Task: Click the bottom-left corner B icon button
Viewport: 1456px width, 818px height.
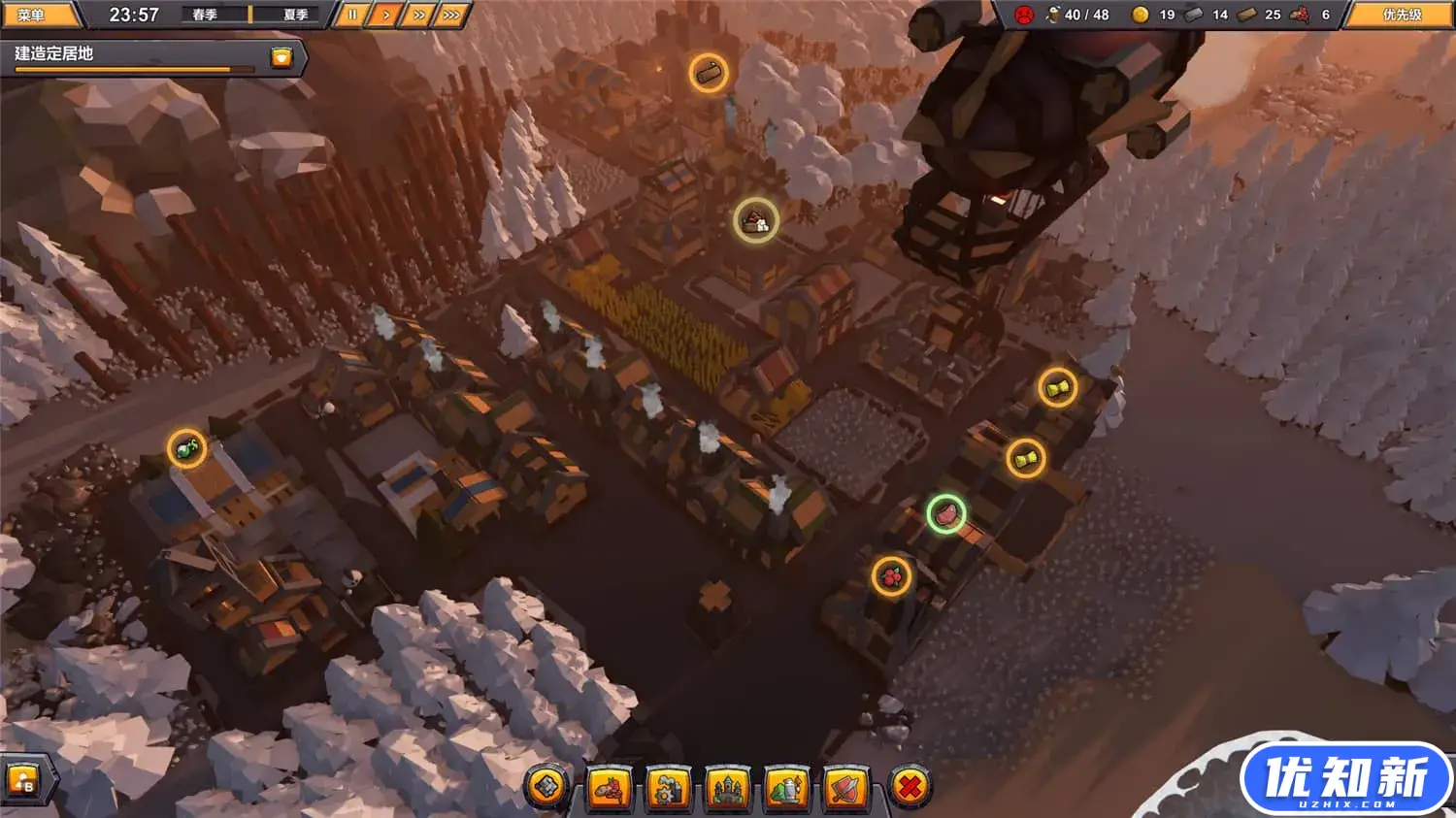Action: (x=21, y=779)
